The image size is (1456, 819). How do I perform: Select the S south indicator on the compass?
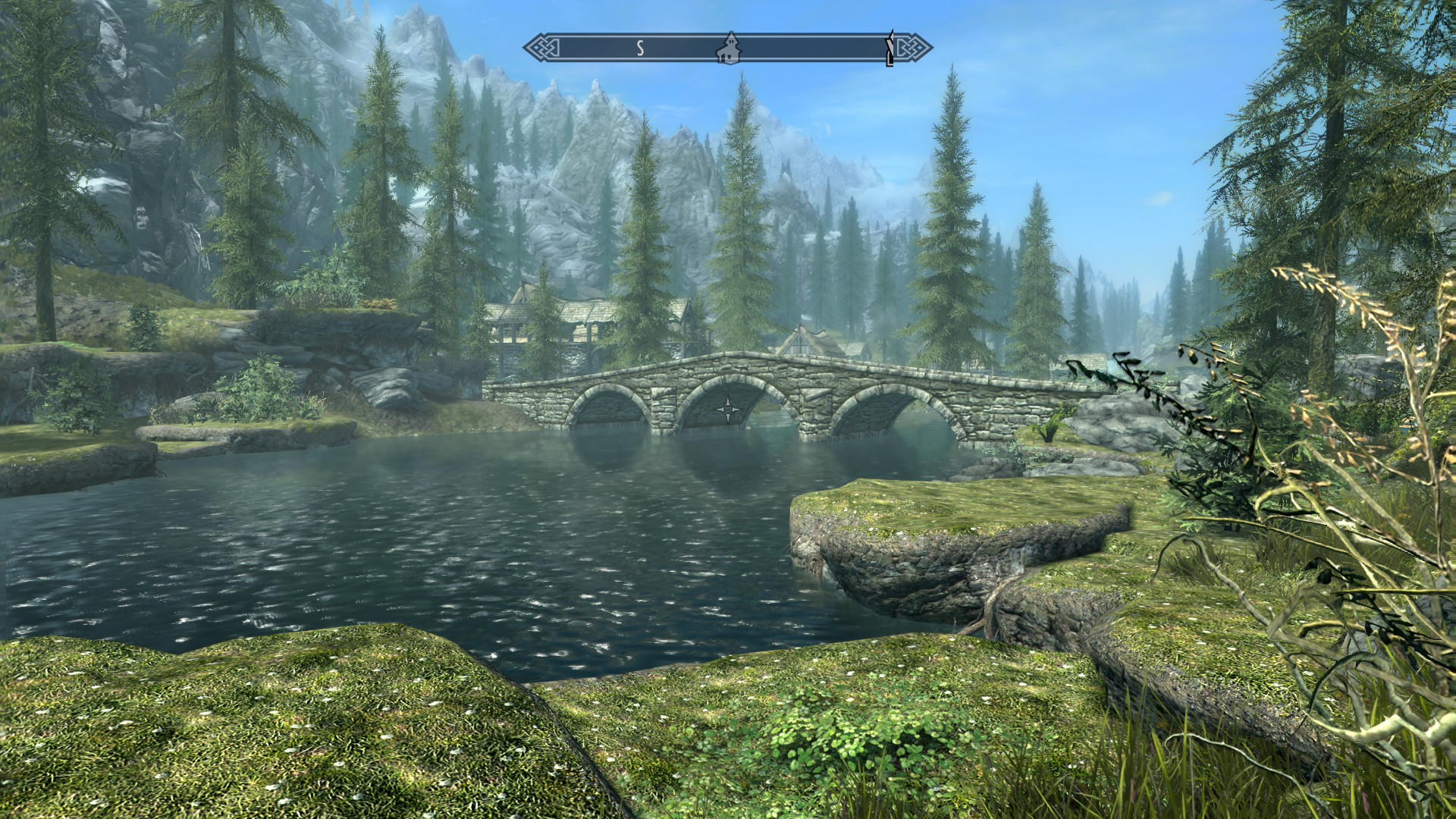tap(640, 49)
